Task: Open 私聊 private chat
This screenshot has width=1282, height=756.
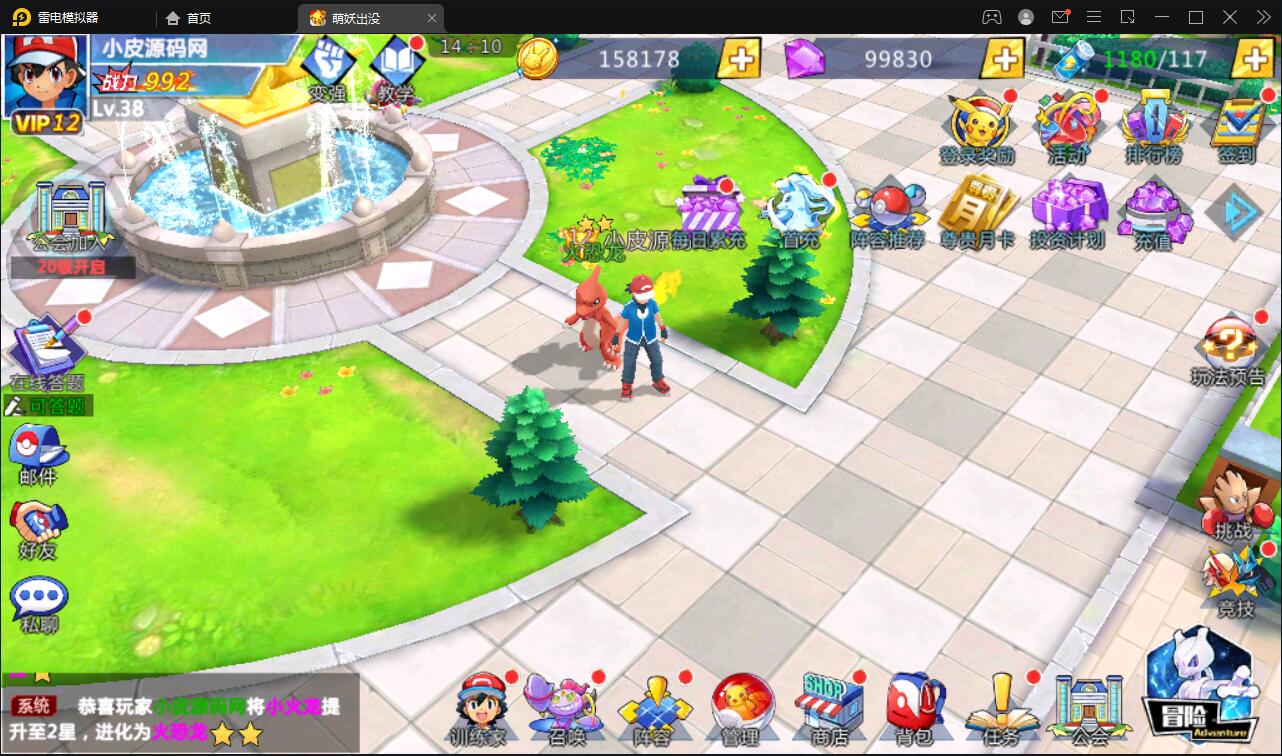Action: (39, 604)
